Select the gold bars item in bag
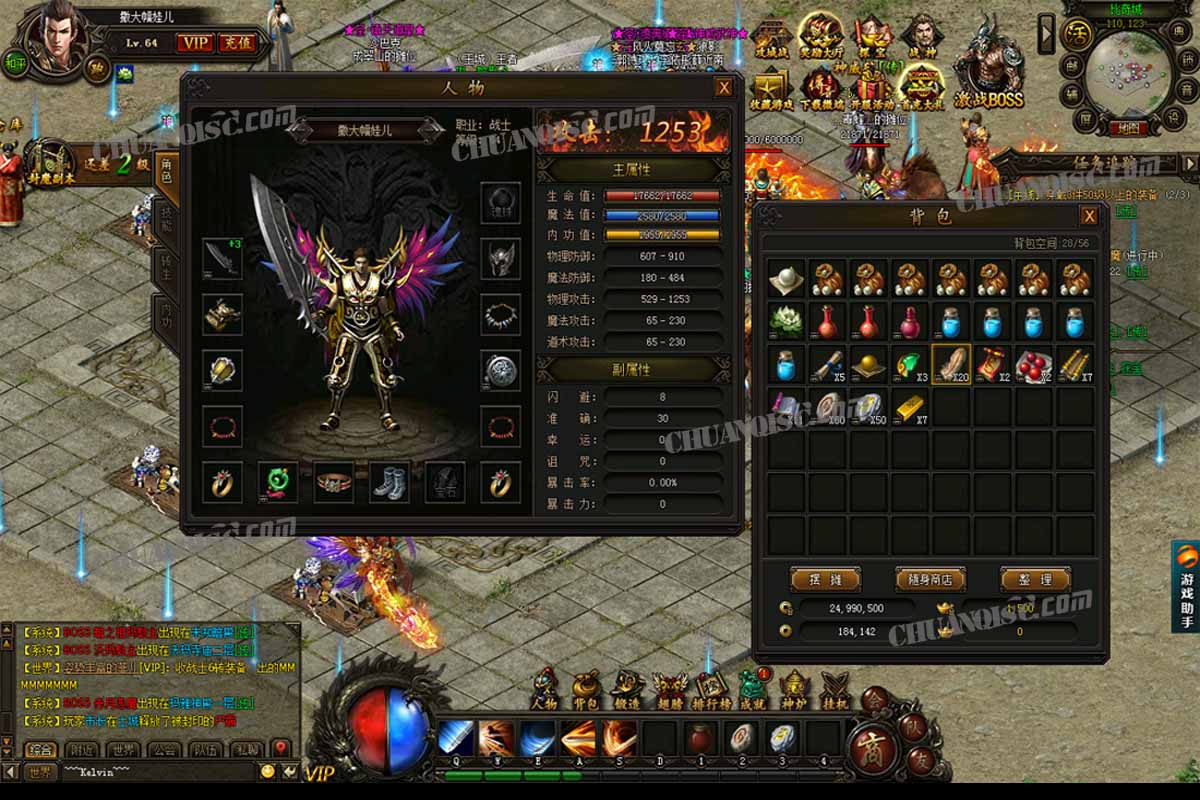Screen dimensions: 1200x800 (x=909, y=405)
